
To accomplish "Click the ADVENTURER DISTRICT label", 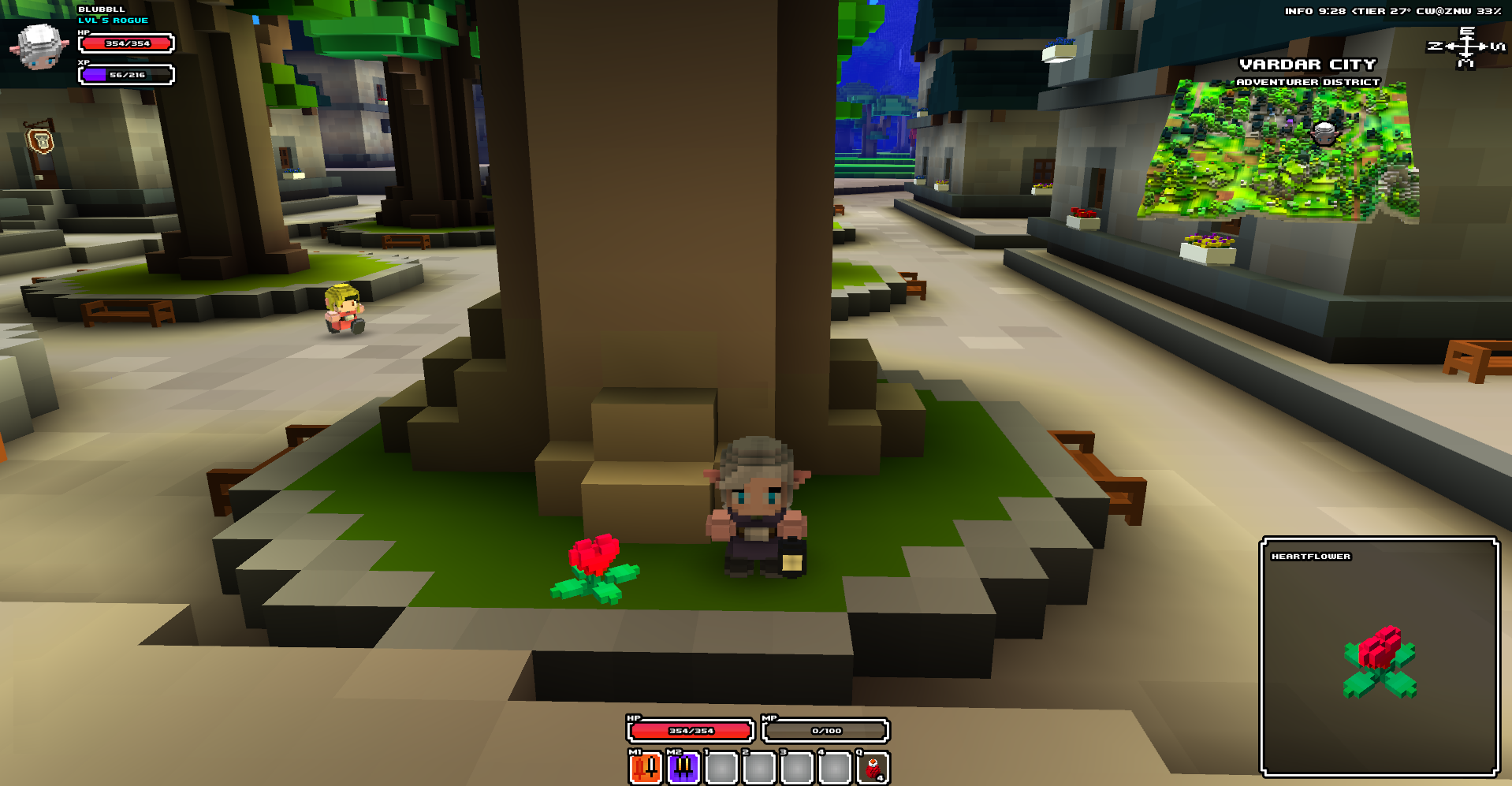I will click(x=1309, y=81).
